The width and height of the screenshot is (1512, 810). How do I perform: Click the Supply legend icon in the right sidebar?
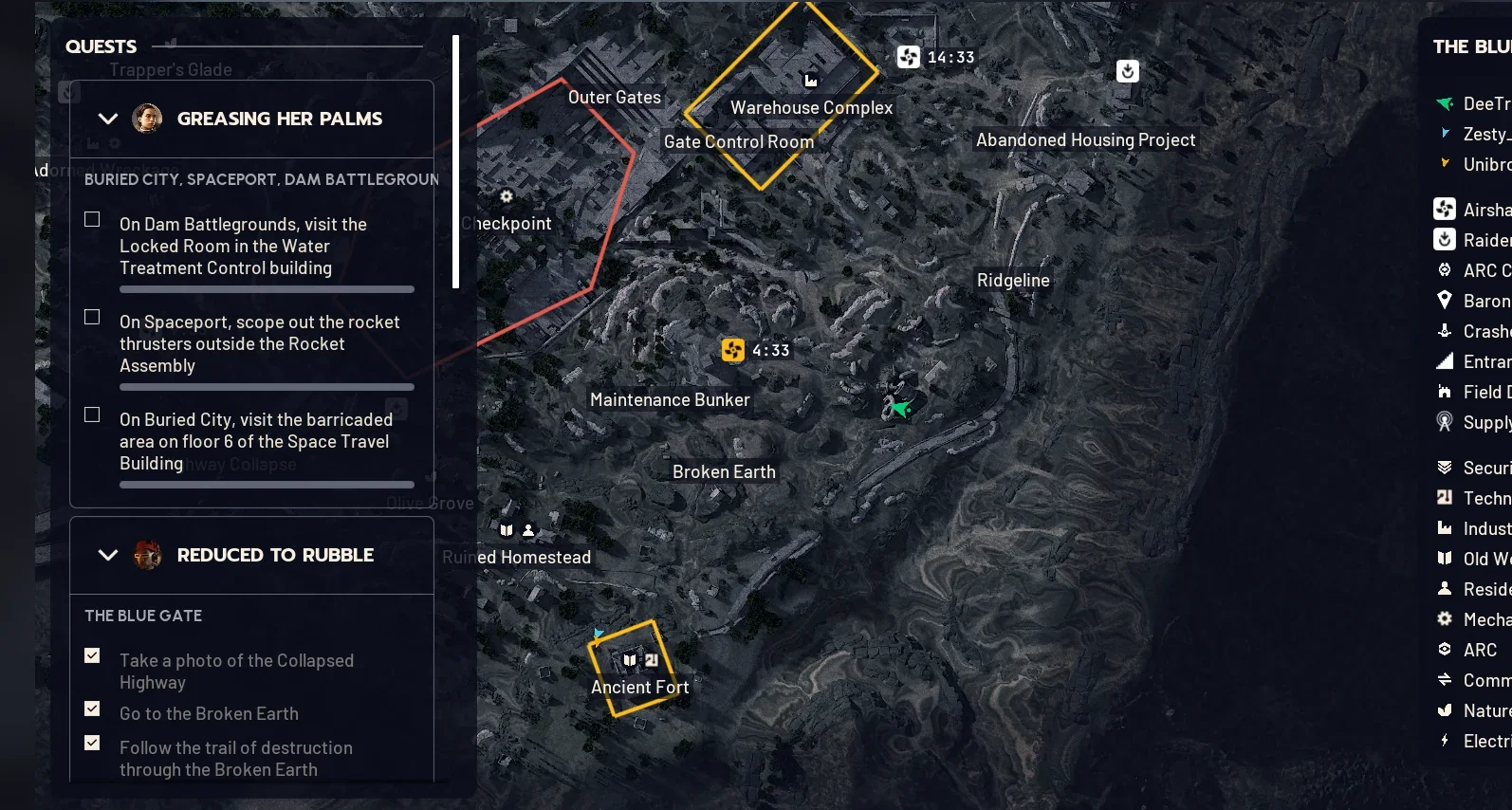point(1445,422)
